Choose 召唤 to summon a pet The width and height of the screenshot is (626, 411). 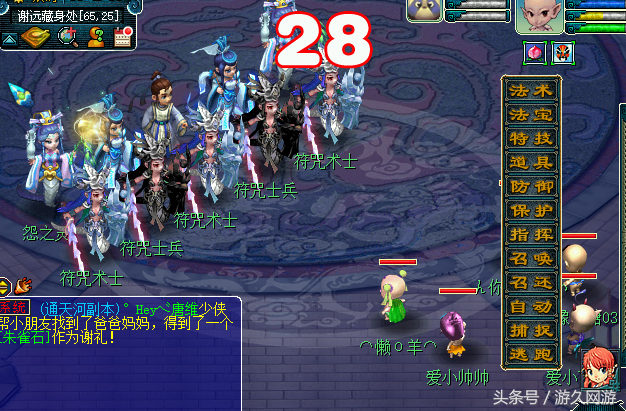[x=531, y=258]
